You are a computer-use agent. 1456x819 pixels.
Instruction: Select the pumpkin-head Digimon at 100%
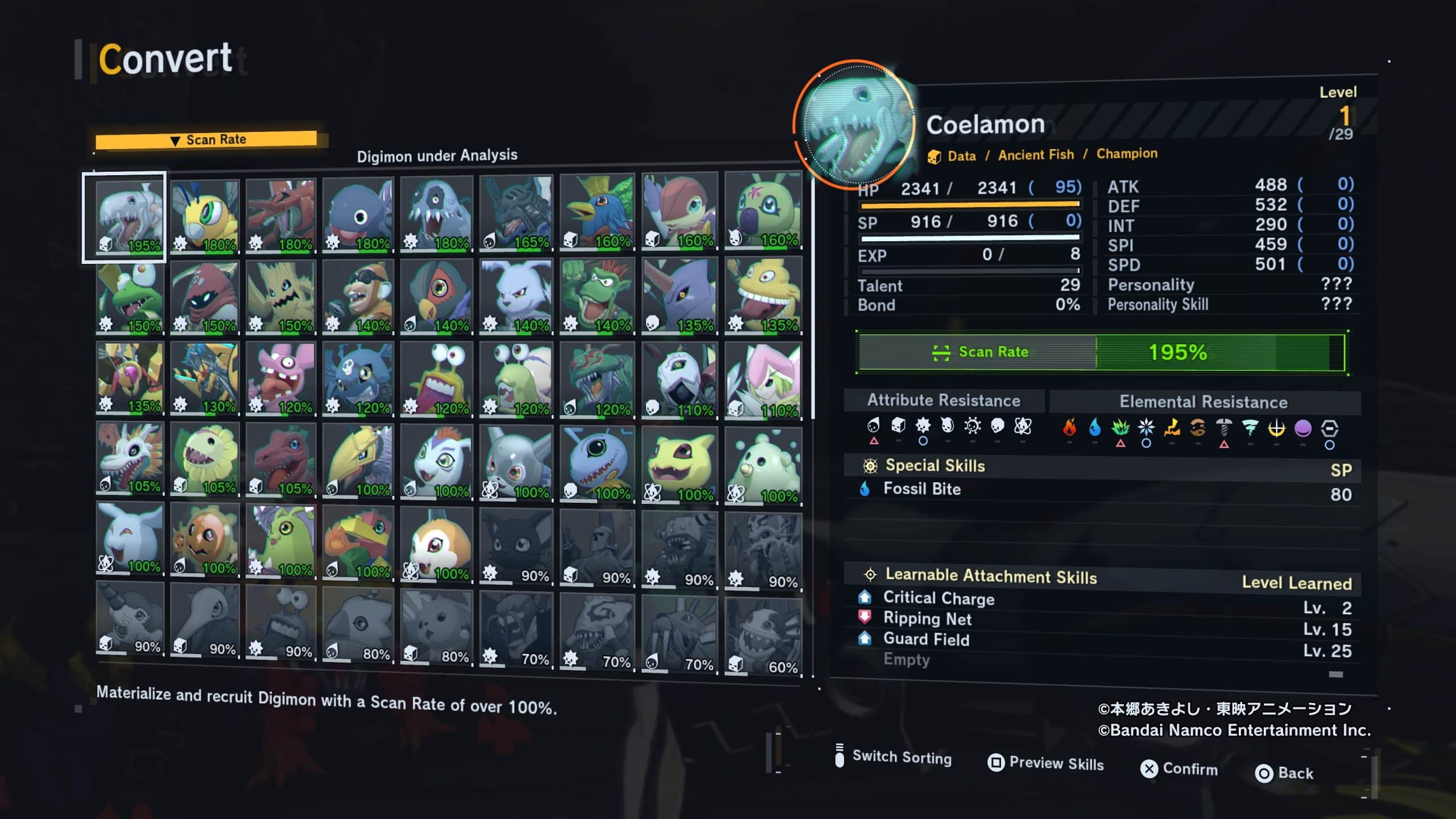coord(205,539)
